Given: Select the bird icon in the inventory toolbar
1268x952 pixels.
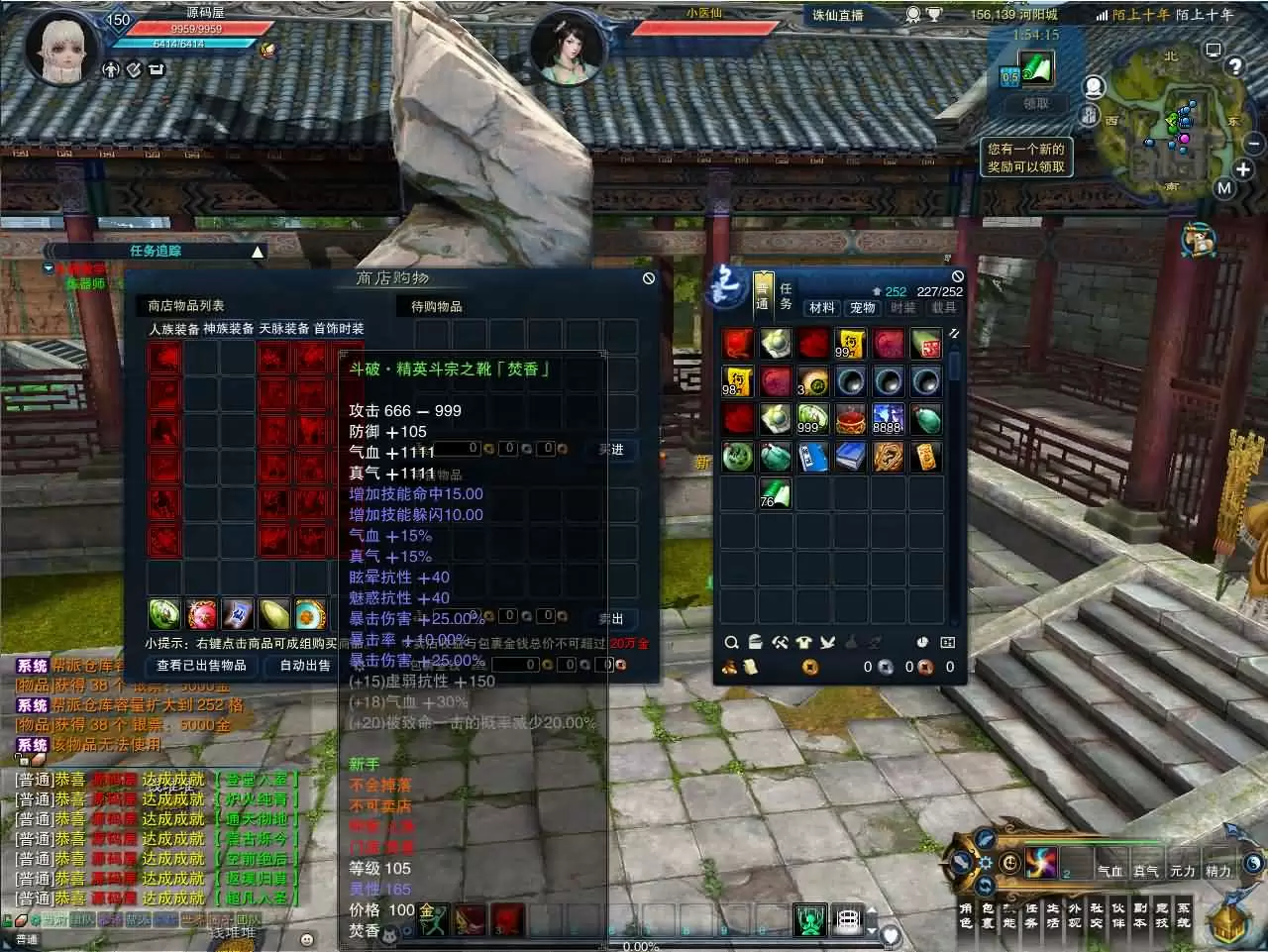Looking at the screenshot, I should tap(830, 642).
